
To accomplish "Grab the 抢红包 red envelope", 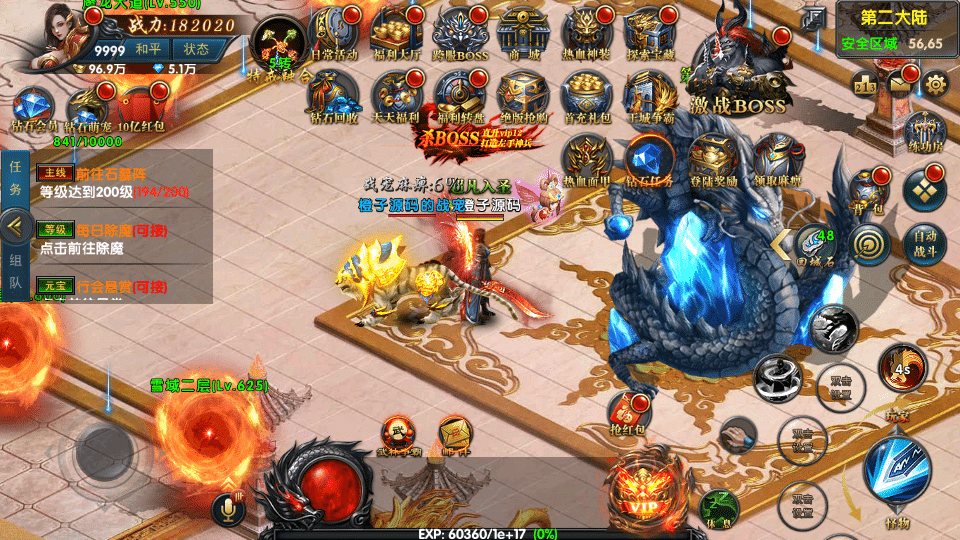I will point(631,412).
